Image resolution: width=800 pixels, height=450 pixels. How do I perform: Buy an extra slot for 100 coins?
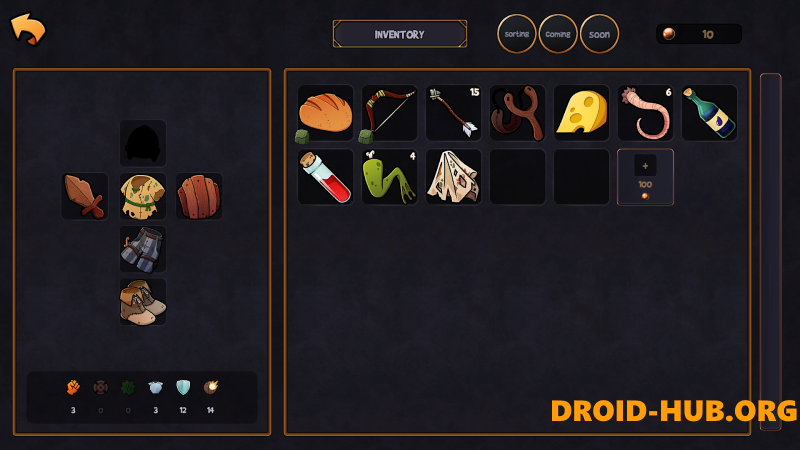pyautogui.click(x=645, y=177)
